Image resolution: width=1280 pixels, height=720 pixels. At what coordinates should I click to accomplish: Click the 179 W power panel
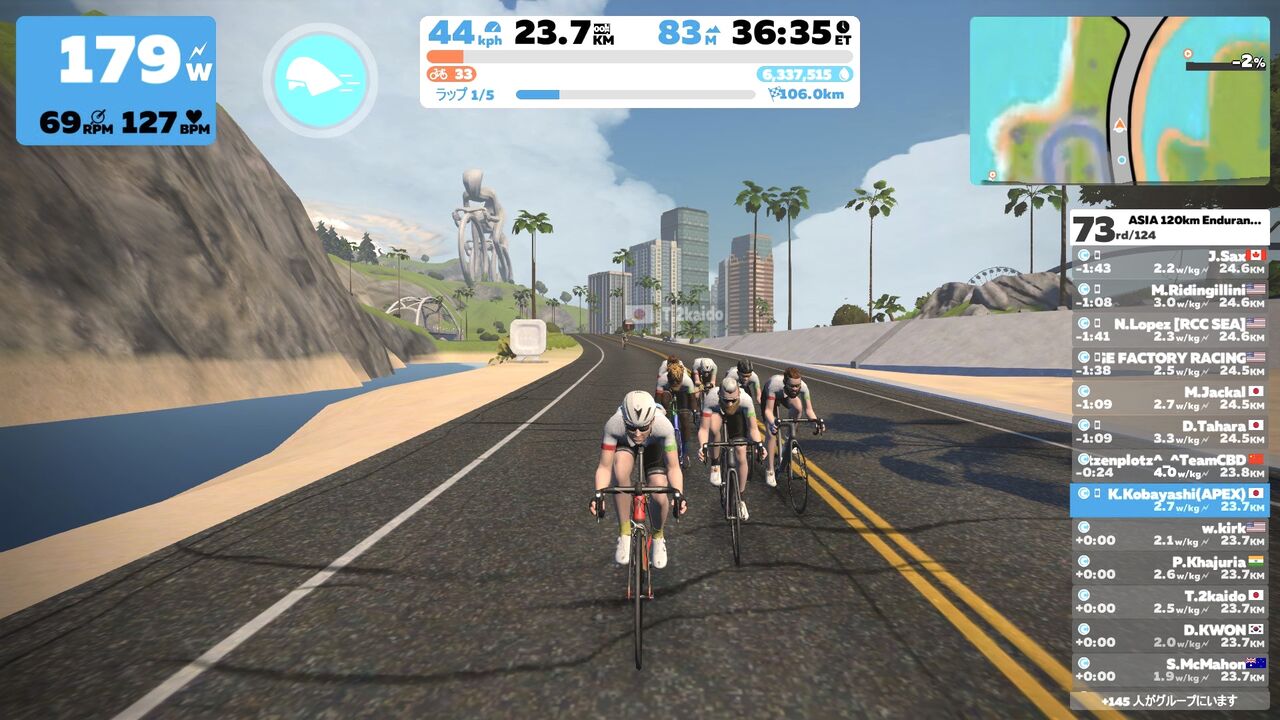click(x=116, y=80)
